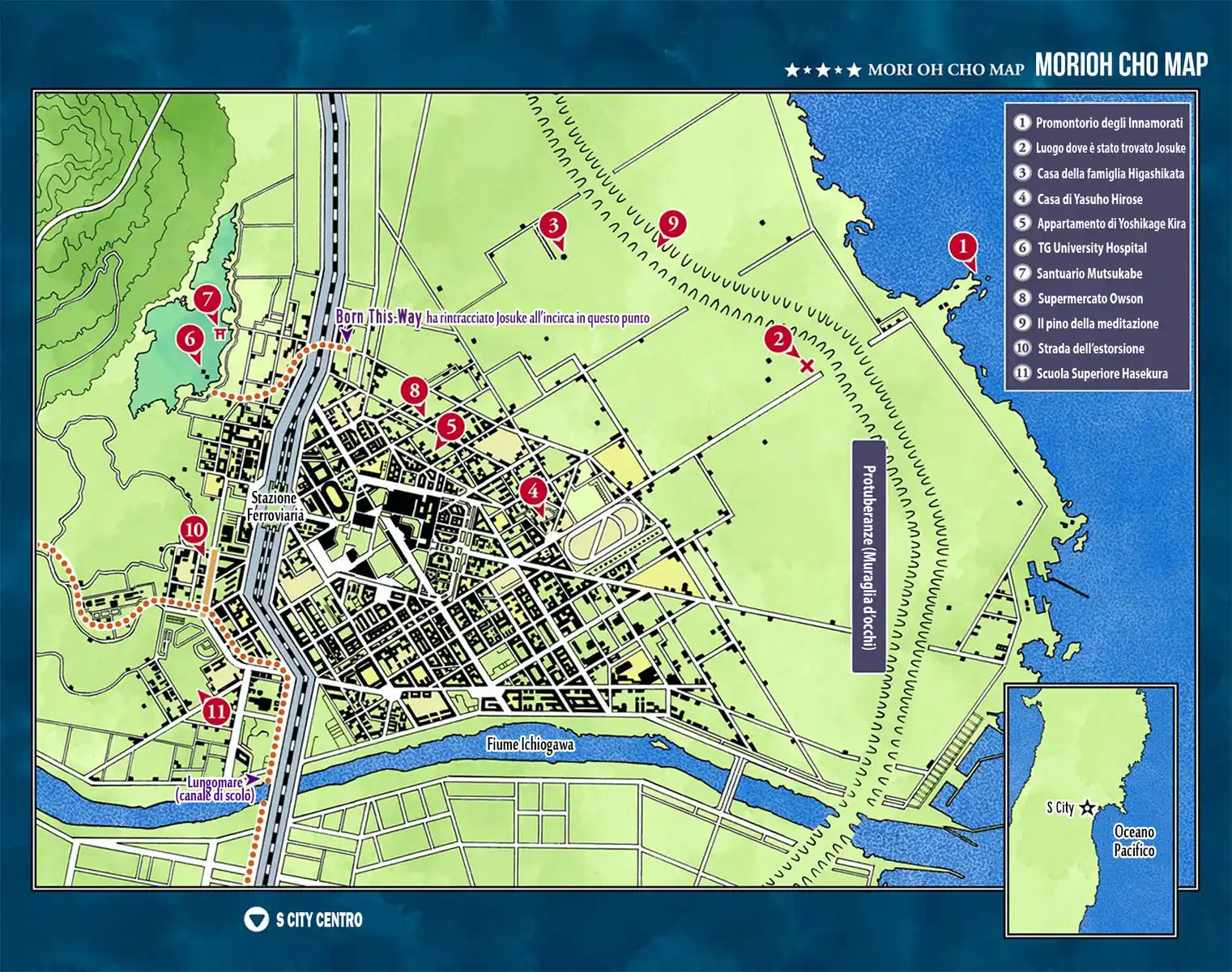Image resolution: width=1232 pixels, height=972 pixels.
Task: Click map marker number 10 on the map
Action: [194, 531]
